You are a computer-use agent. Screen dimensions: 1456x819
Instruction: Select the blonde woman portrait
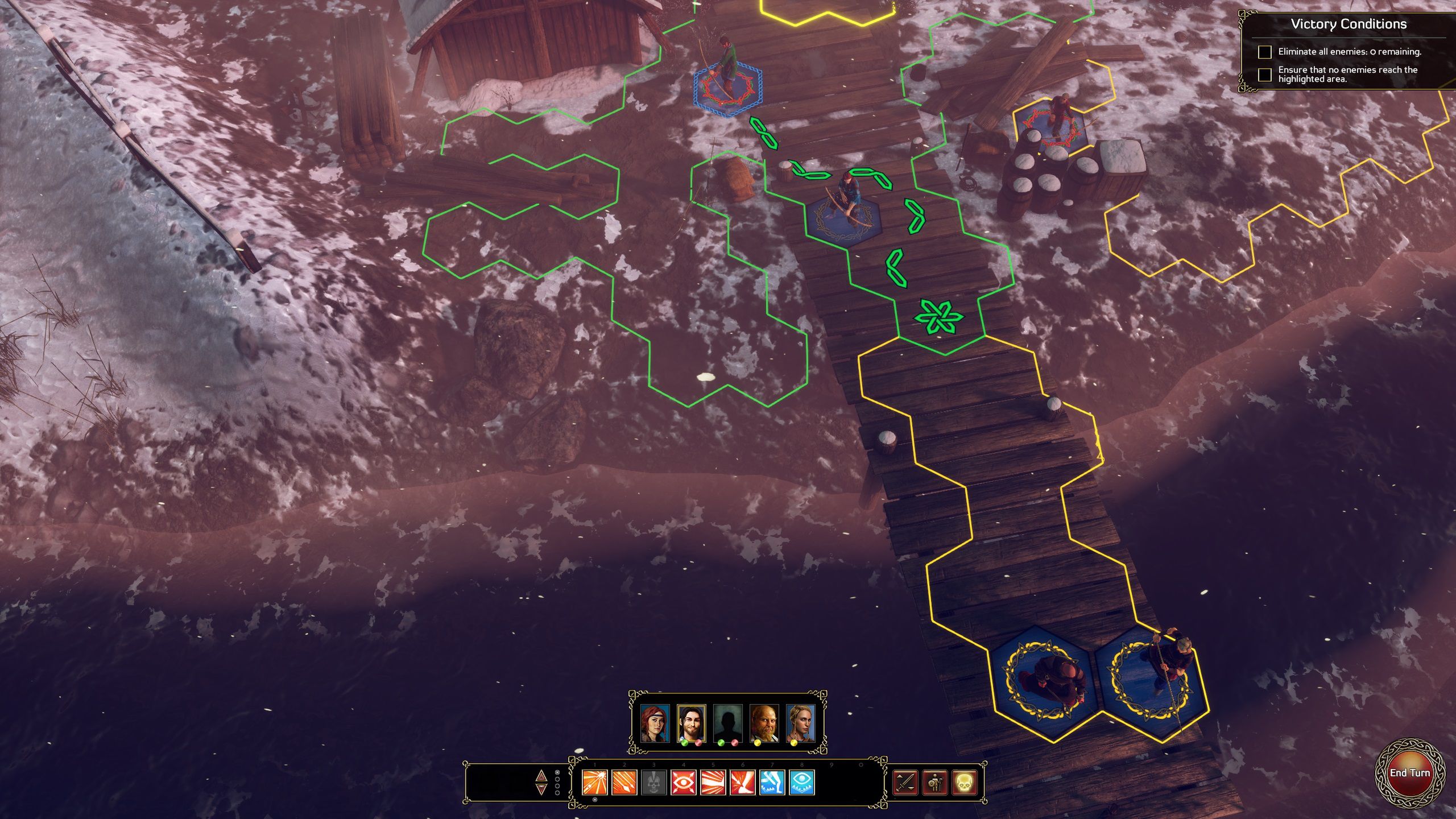(801, 723)
